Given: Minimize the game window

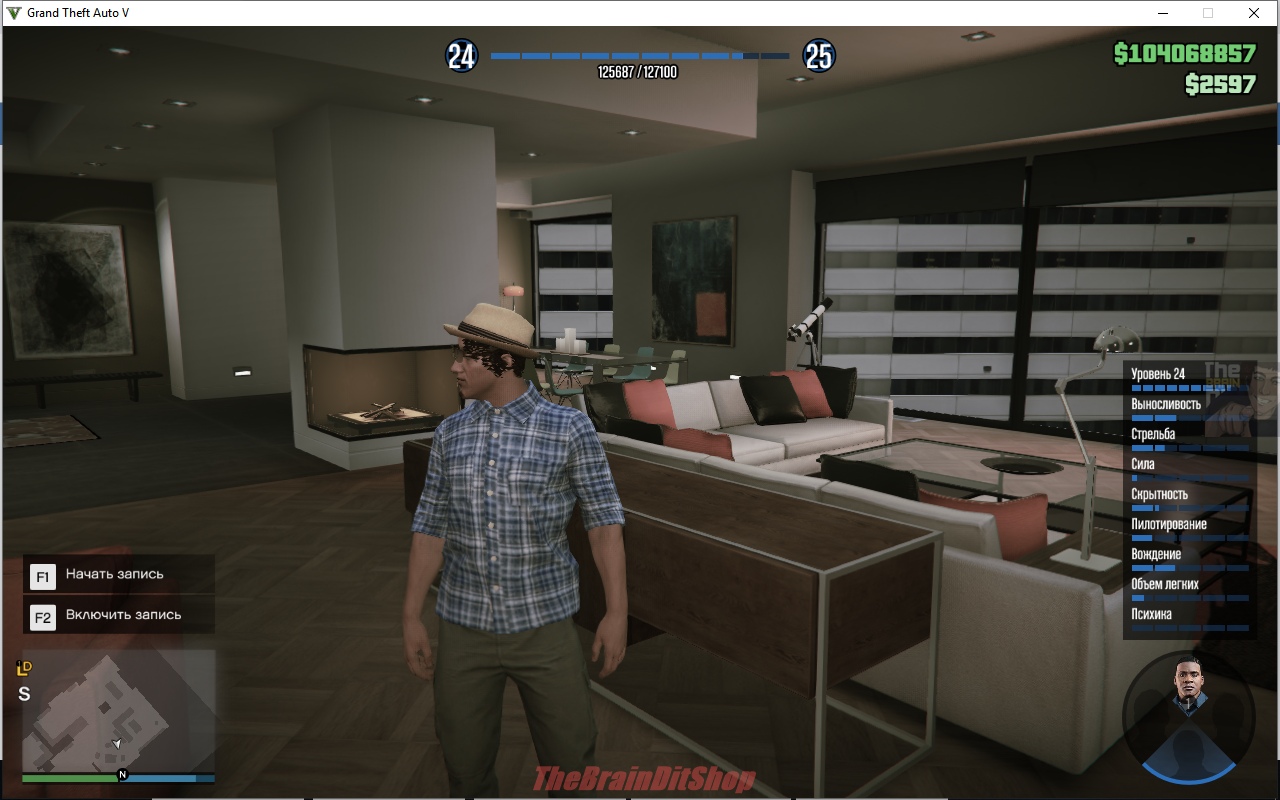Looking at the screenshot, I should (x=1164, y=13).
